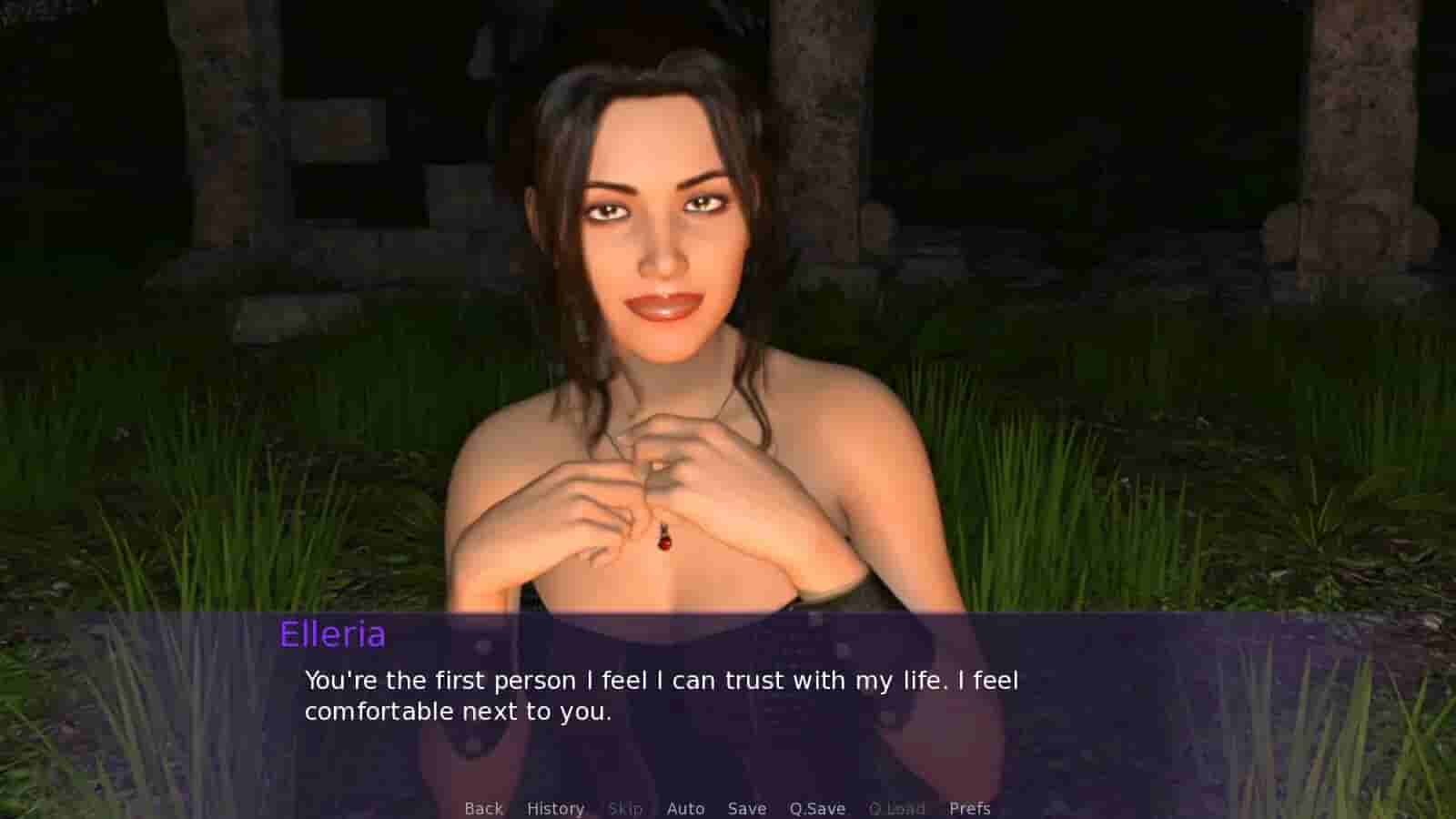This screenshot has height=819, width=1456.
Task: Open preferences from the Prefs option
Action: click(x=970, y=808)
